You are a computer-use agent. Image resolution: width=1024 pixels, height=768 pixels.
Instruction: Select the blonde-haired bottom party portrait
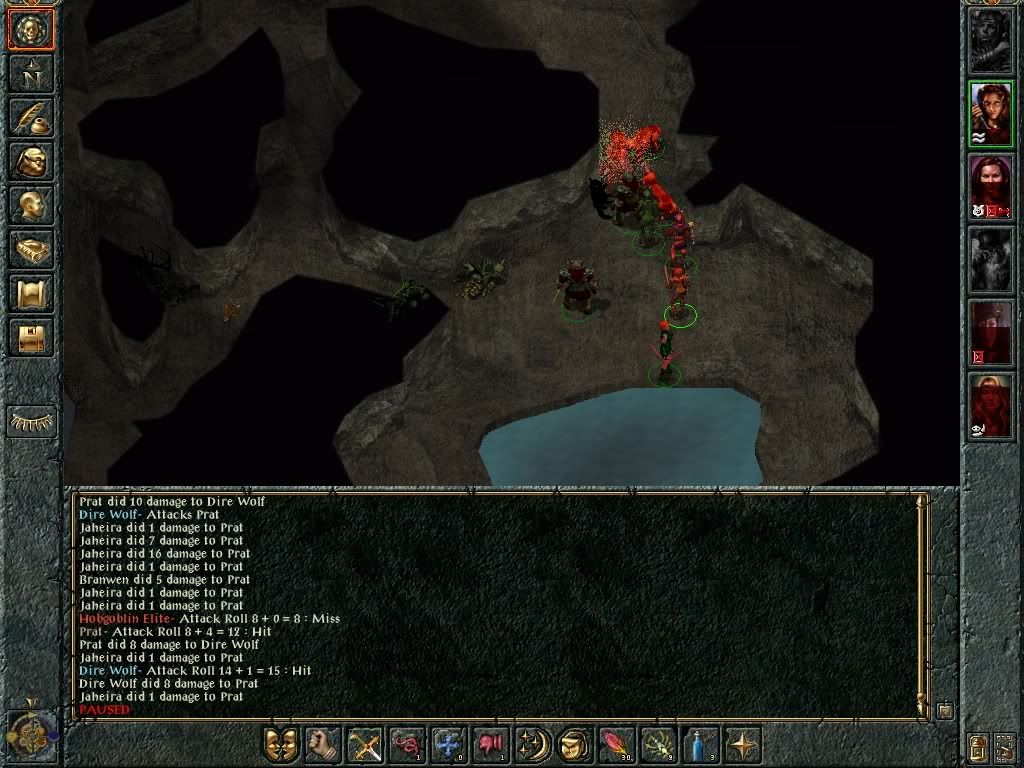tap(990, 405)
